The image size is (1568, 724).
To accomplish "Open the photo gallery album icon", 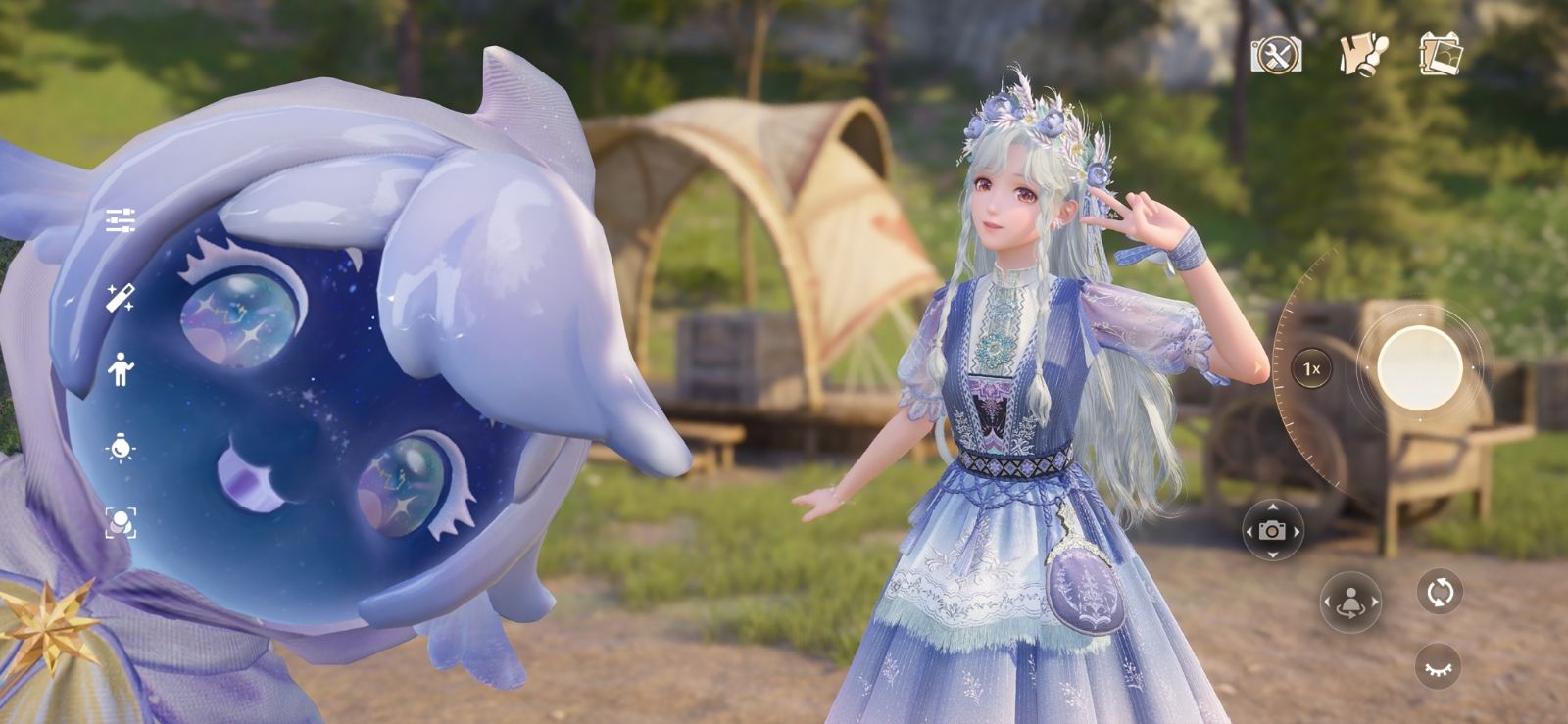I will [1441, 55].
